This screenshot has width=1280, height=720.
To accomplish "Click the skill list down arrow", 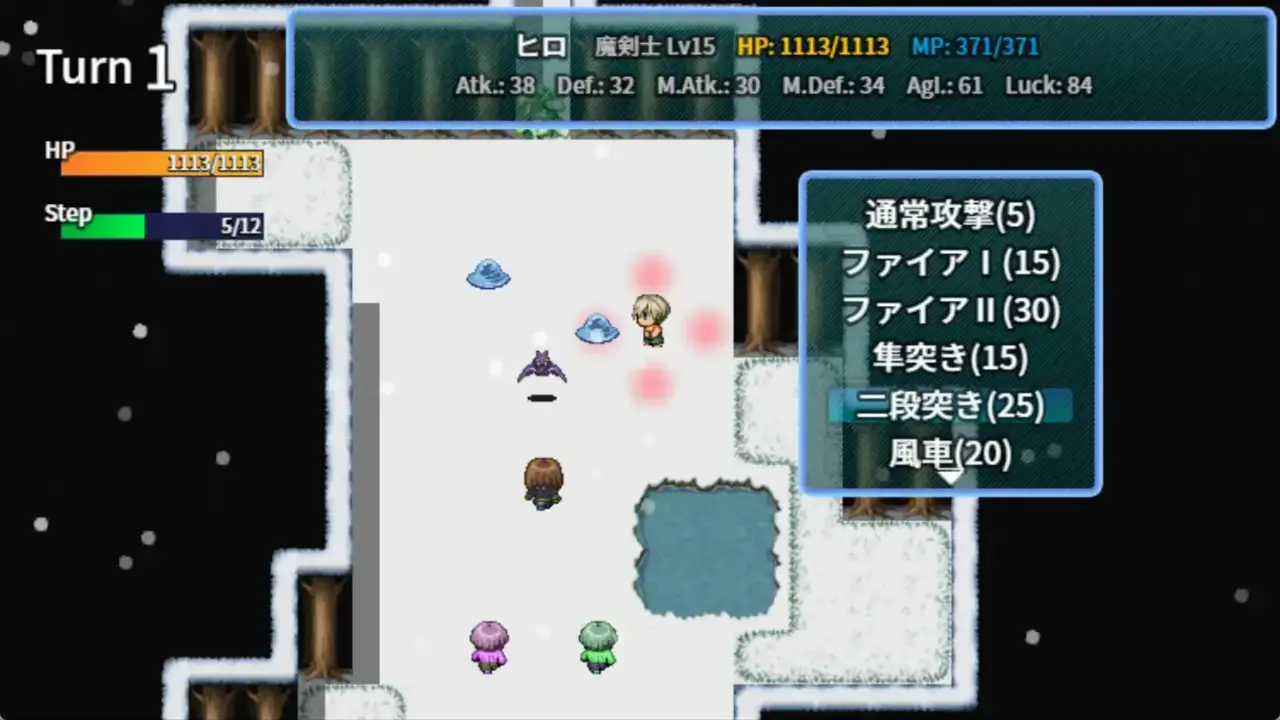I will [950, 478].
